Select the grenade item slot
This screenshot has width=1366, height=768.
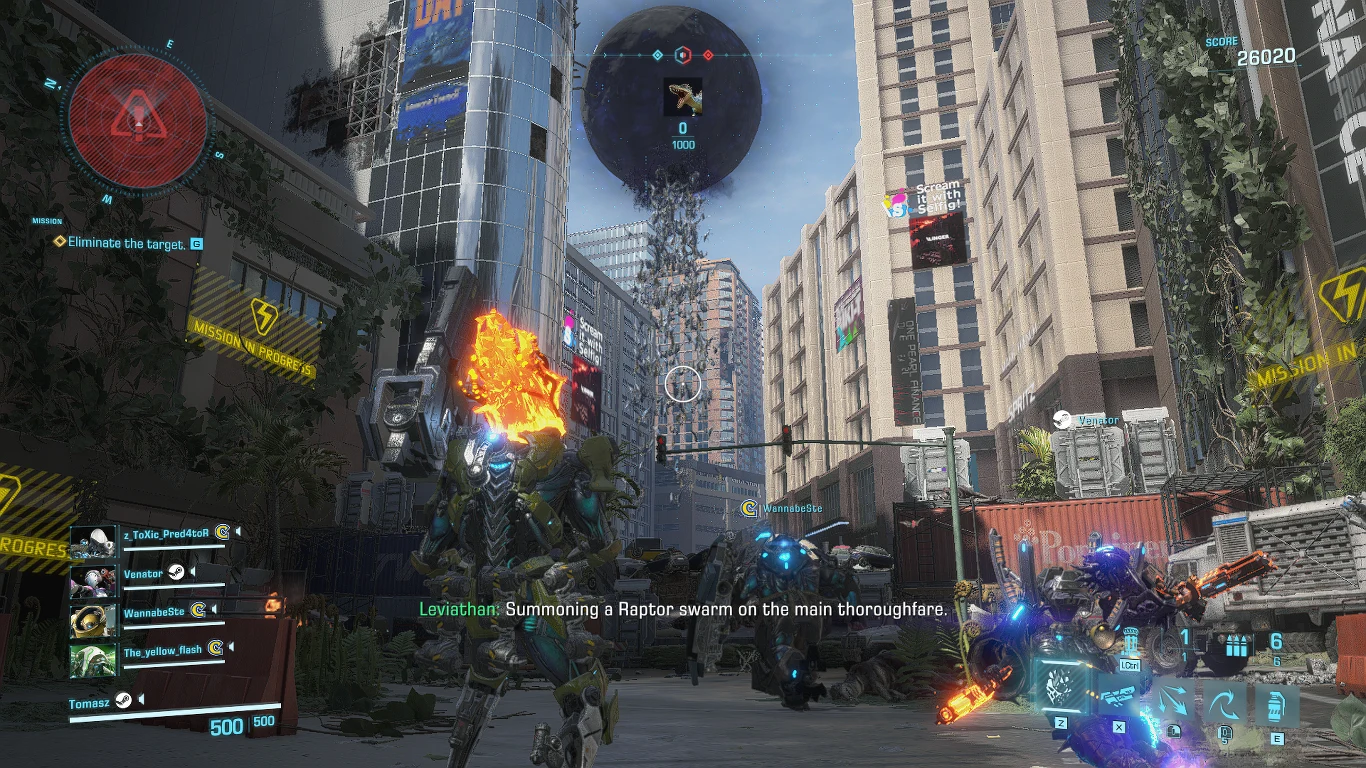coord(1277,706)
